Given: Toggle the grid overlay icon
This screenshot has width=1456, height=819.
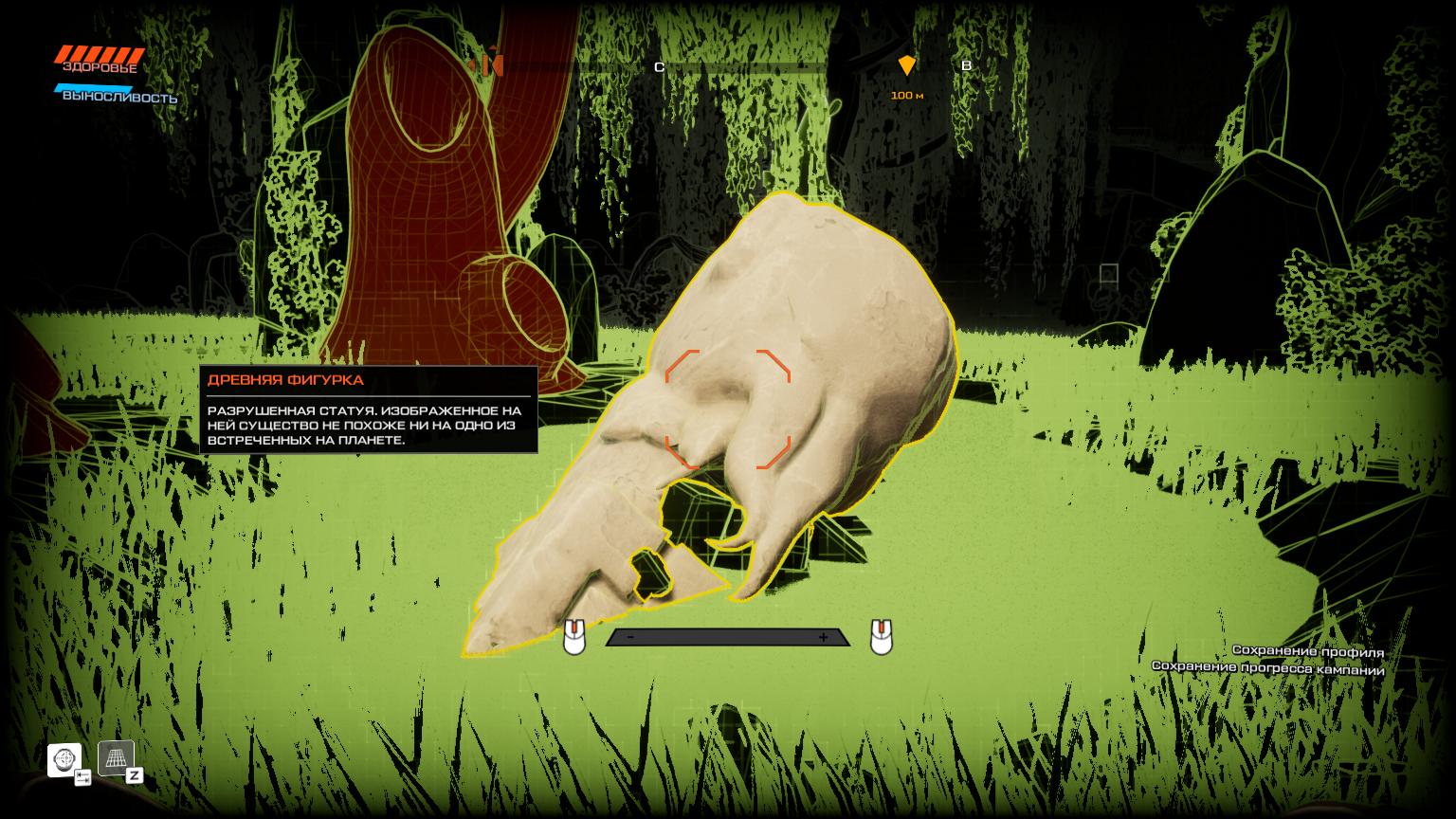Looking at the screenshot, I should (x=116, y=757).
